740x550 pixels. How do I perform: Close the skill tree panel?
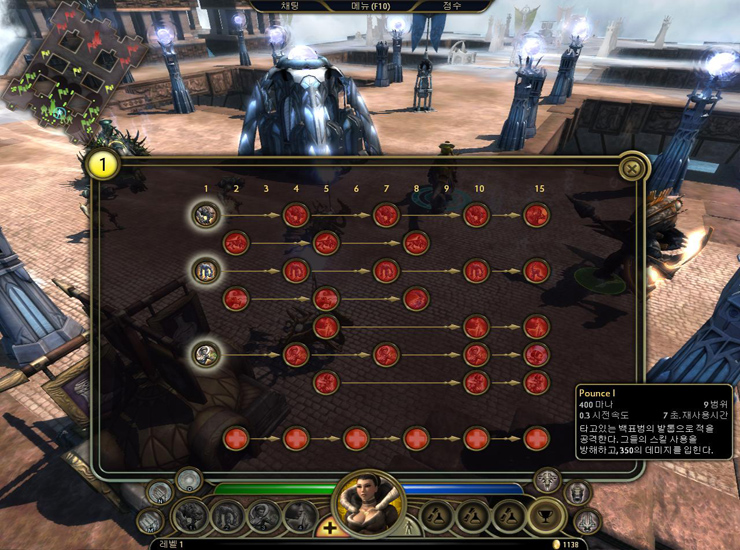click(x=631, y=168)
